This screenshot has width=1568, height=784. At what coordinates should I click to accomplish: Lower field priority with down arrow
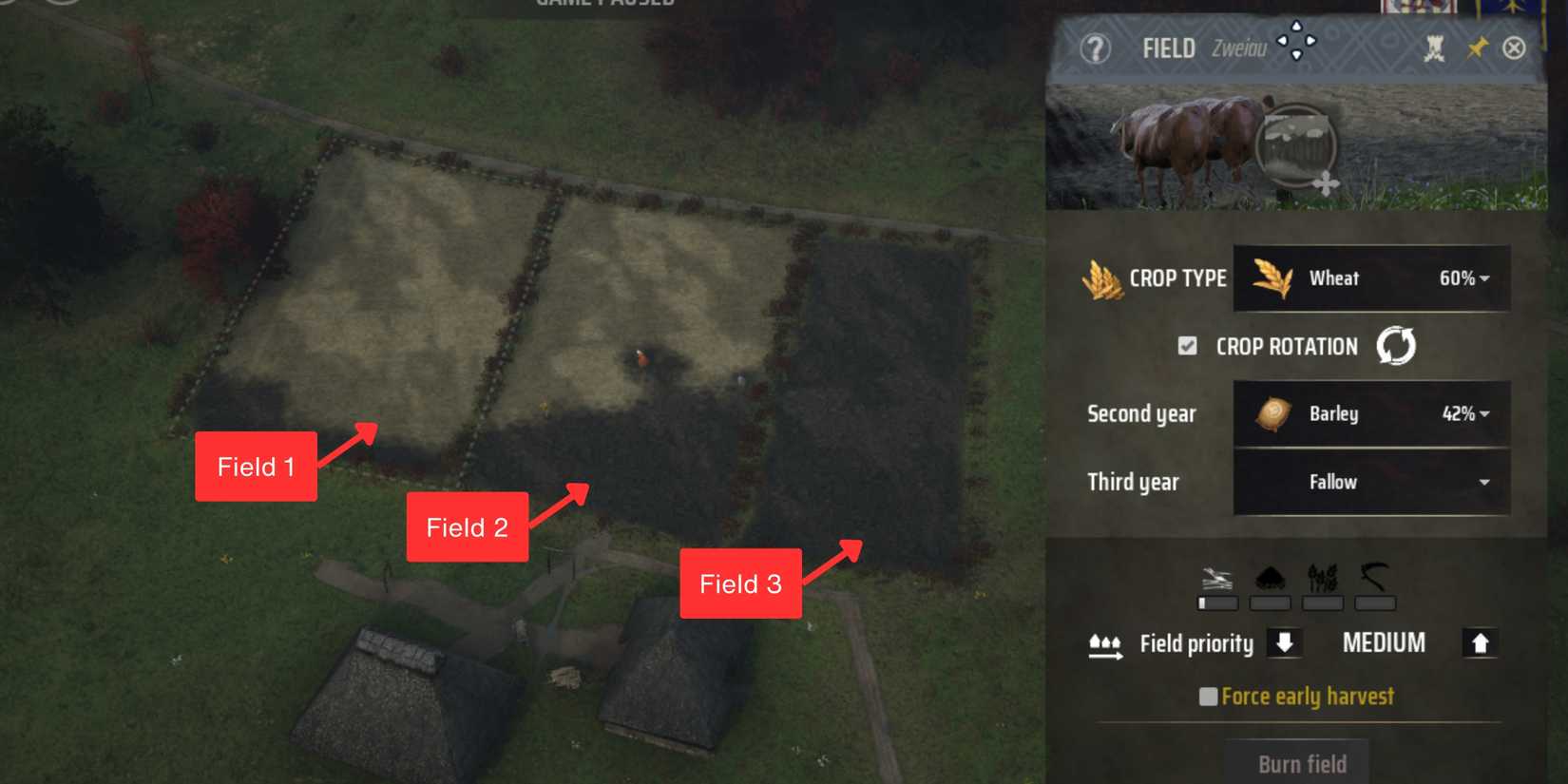(x=1286, y=642)
